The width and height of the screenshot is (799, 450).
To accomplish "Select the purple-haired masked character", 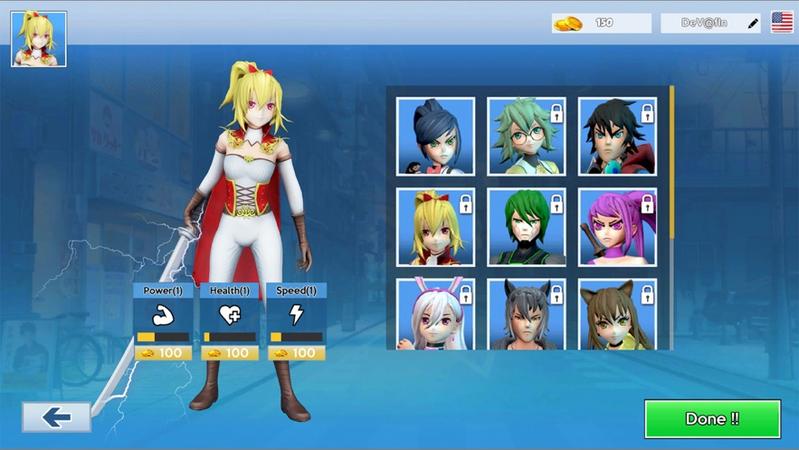I will 617,227.
